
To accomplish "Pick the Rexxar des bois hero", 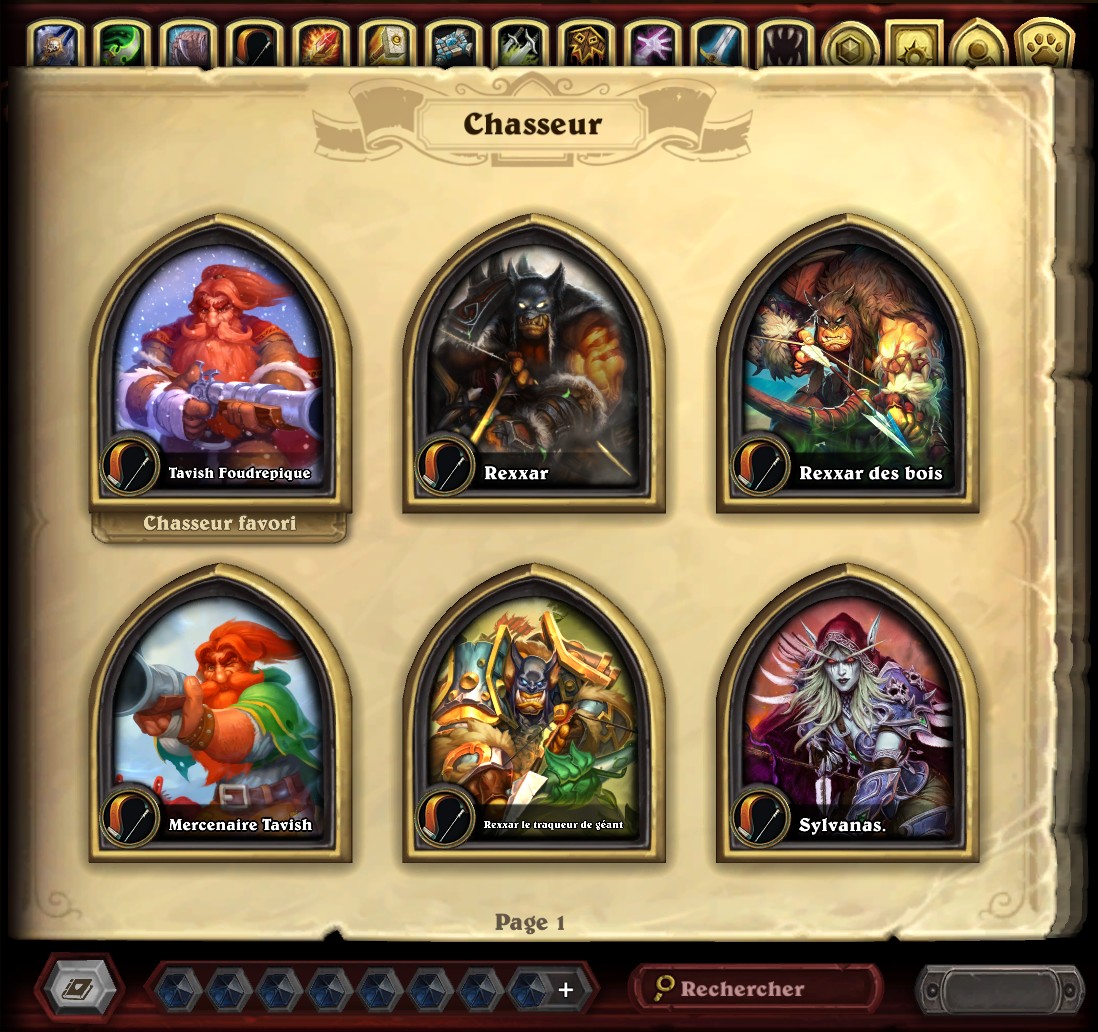I will pos(847,365).
